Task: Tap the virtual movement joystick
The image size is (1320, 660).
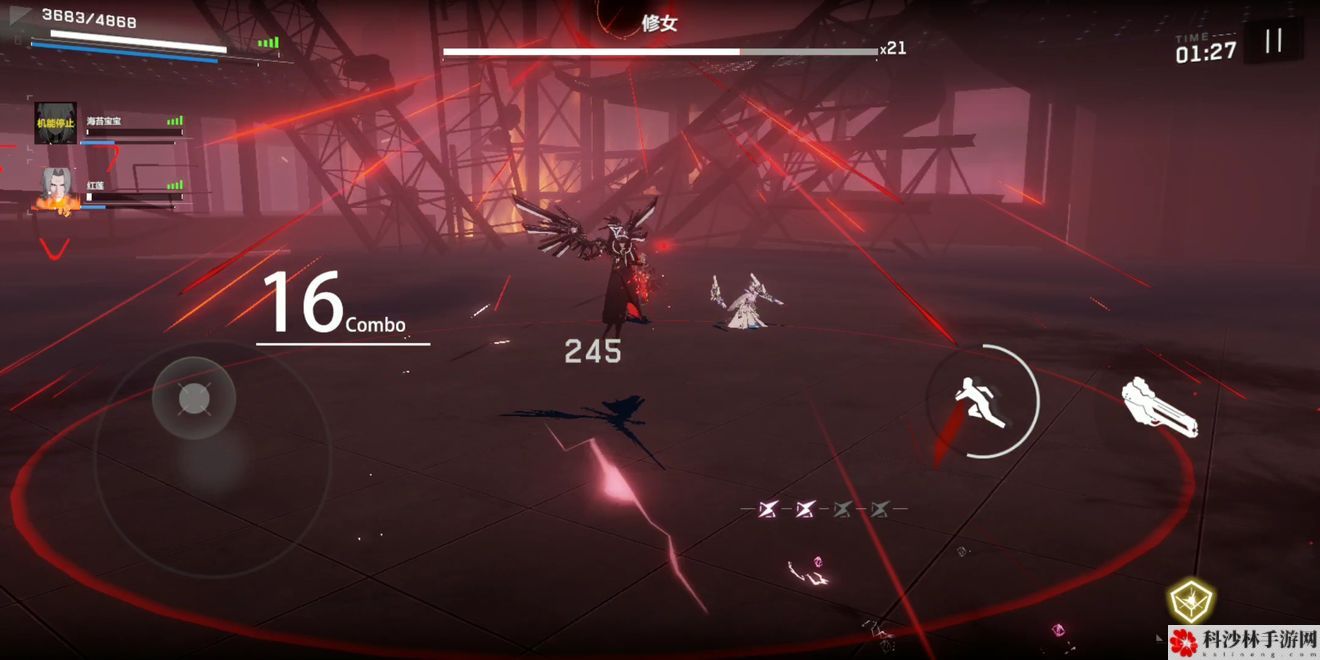Action: (x=193, y=400)
